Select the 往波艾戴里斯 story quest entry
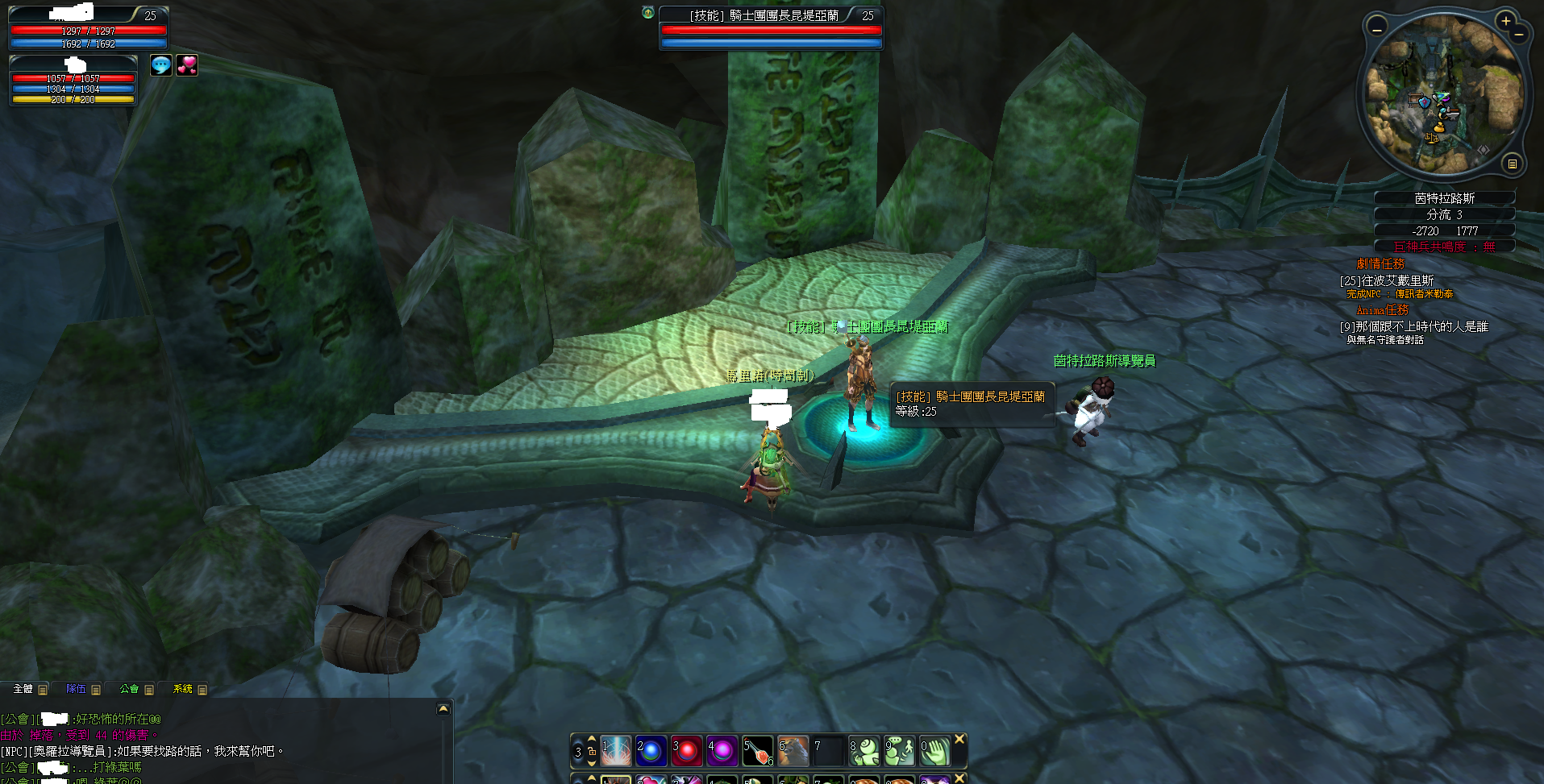Image resolution: width=1544 pixels, height=784 pixels. click(x=1387, y=280)
